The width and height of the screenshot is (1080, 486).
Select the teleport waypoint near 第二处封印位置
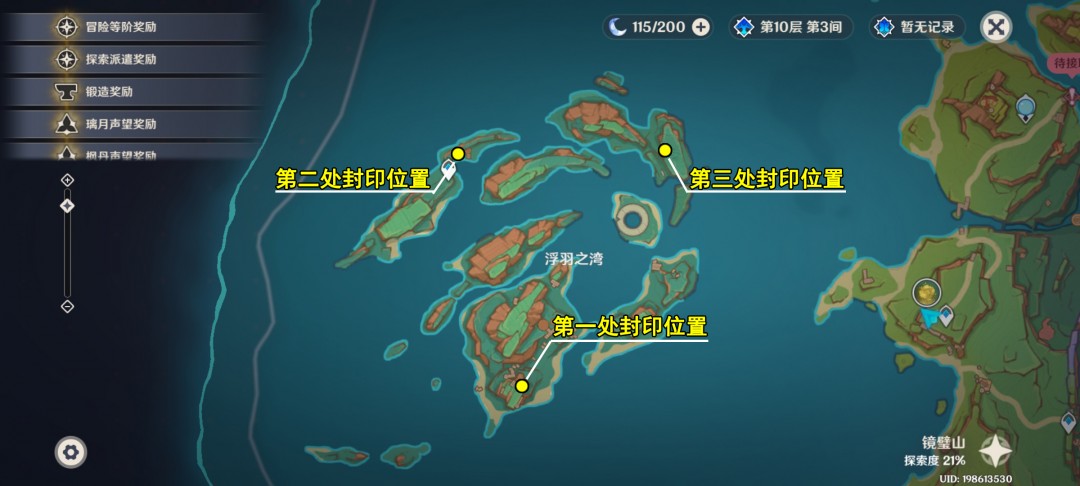(449, 169)
